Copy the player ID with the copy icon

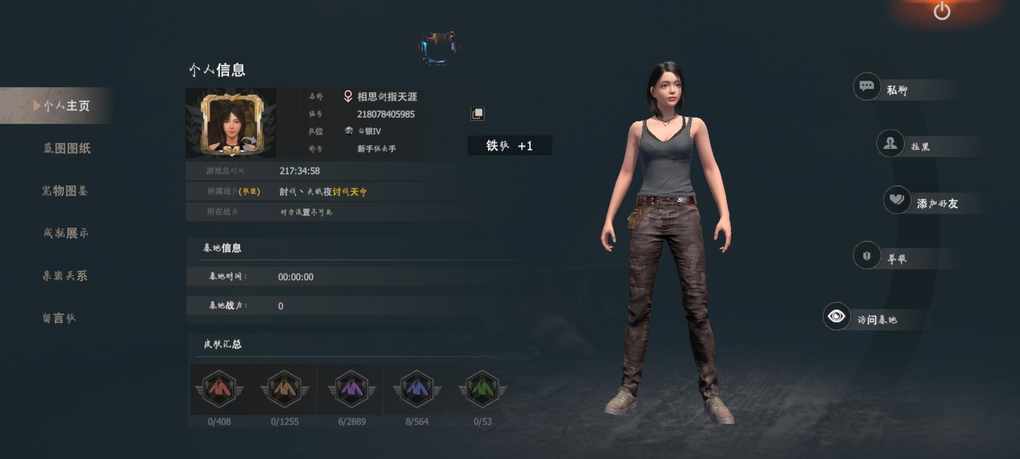pyautogui.click(x=477, y=114)
